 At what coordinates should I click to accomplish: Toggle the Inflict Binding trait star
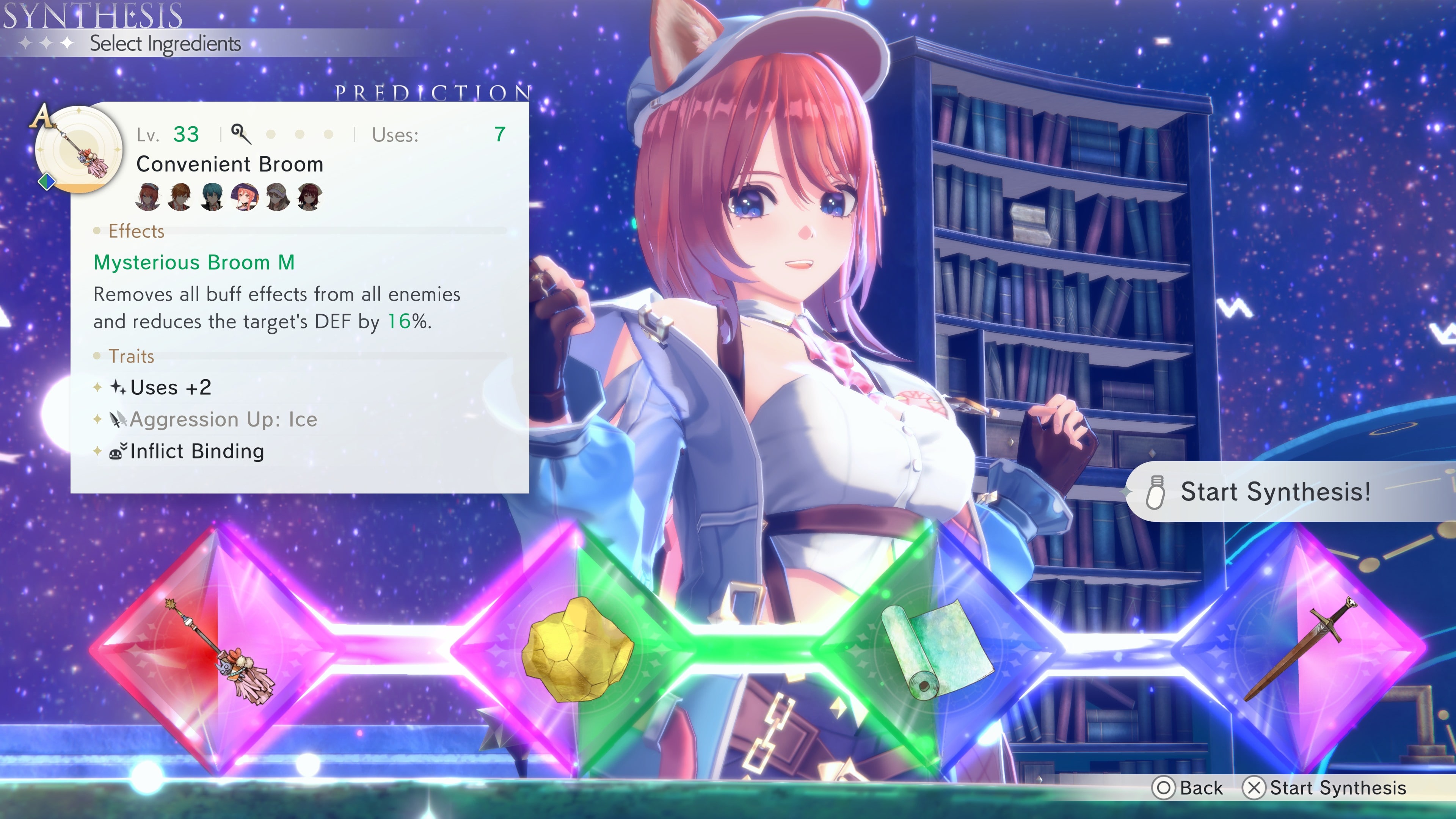(97, 451)
